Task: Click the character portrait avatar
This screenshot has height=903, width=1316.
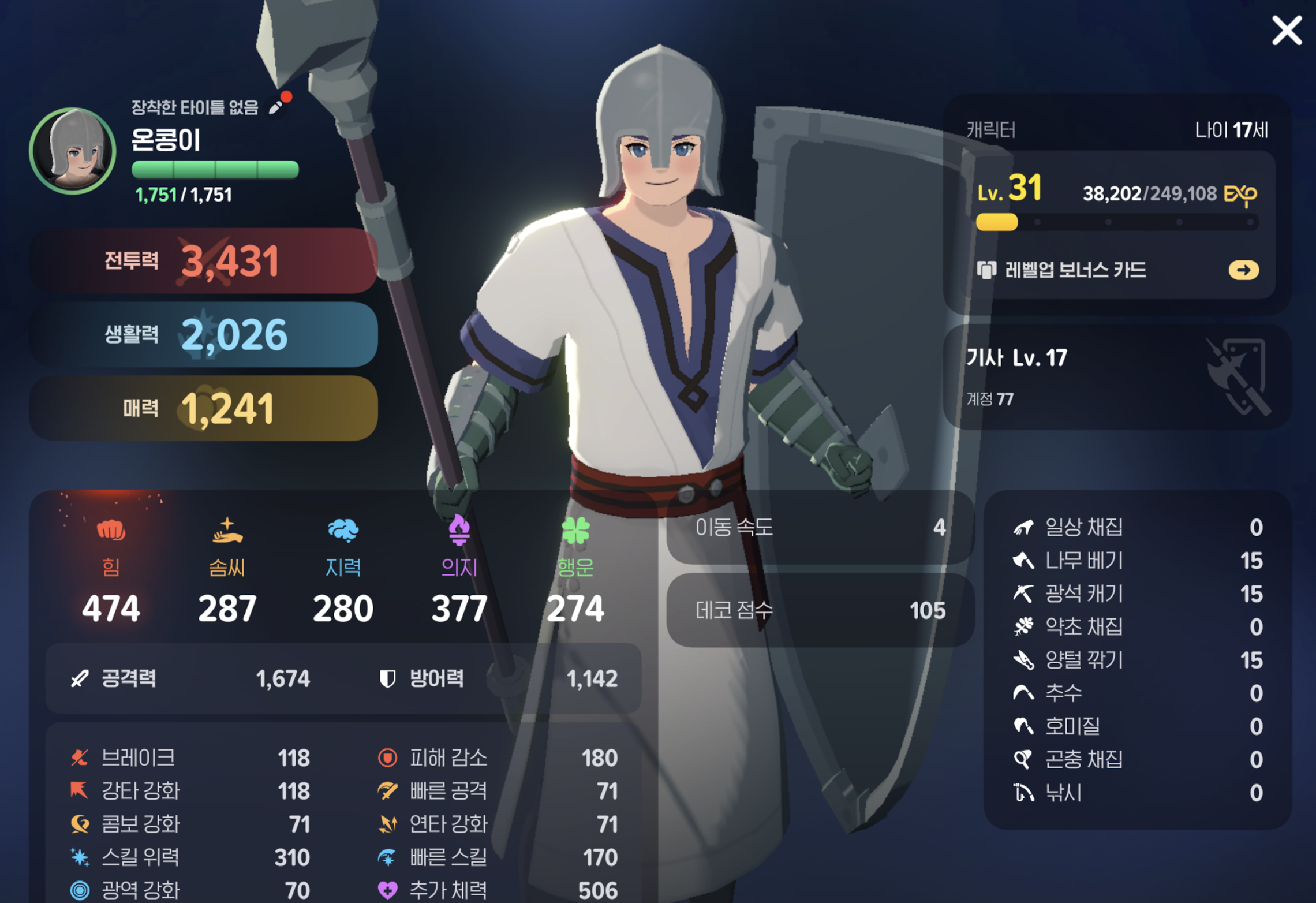Action: (73, 151)
